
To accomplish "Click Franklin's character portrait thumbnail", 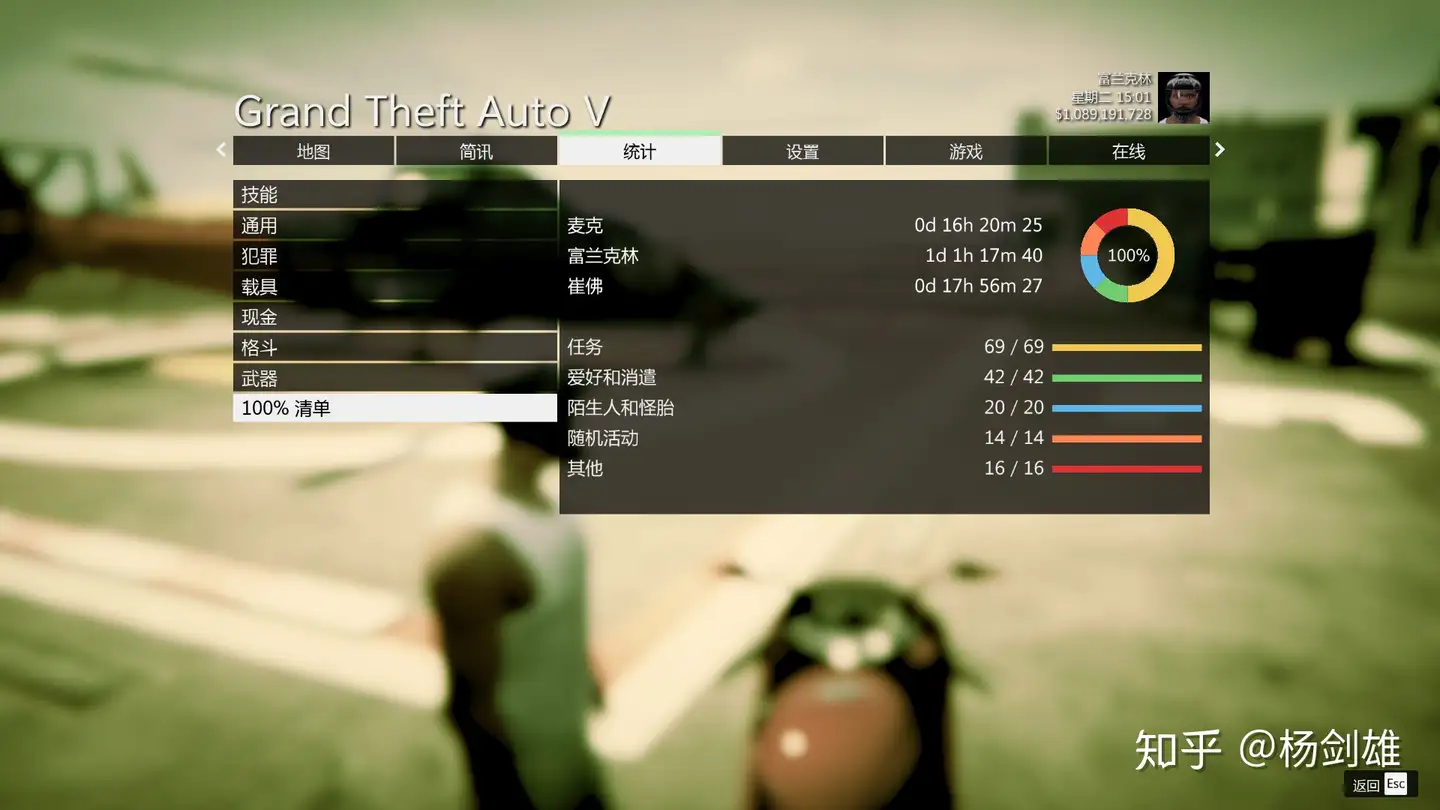I will pyautogui.click(x=1185, y=97).
